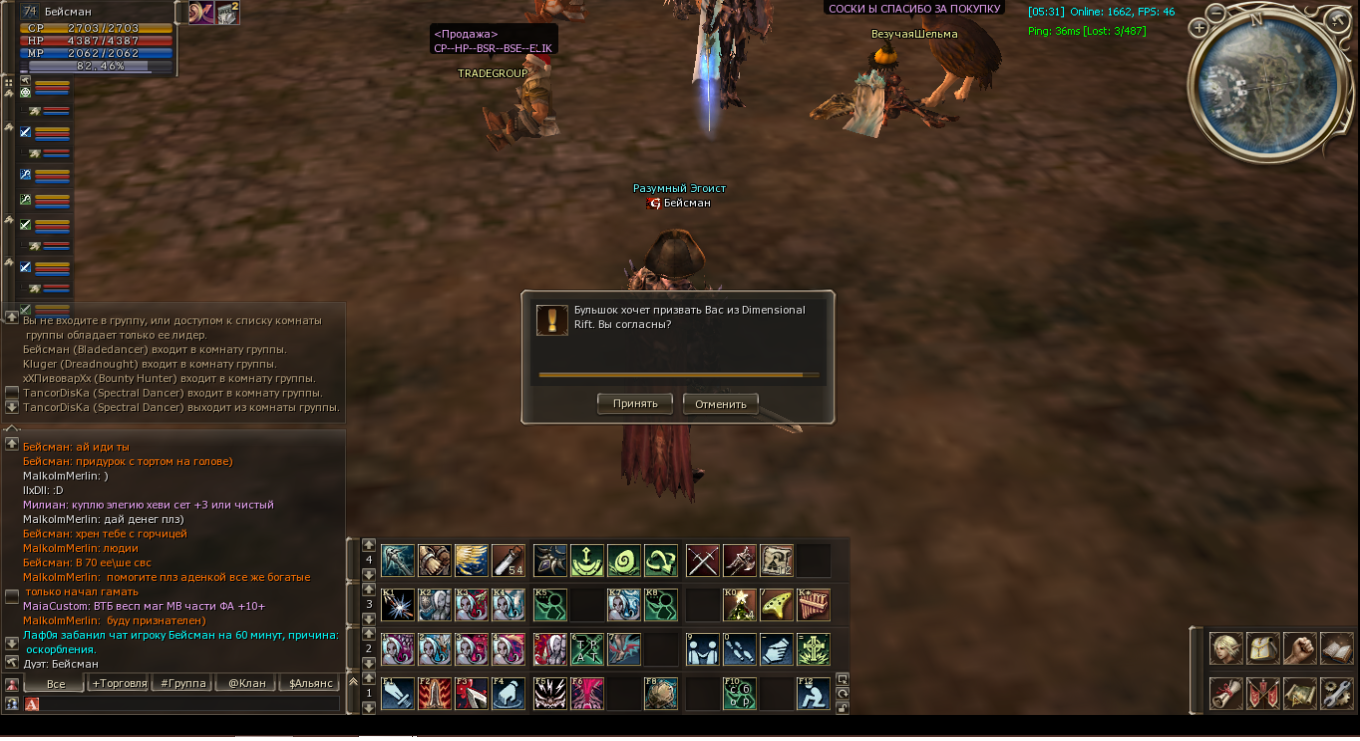The width and height of the screenshot is (1360, 741).
Task: Zoom in the minimap with the plus button
Action: [x=1200, y=28]
